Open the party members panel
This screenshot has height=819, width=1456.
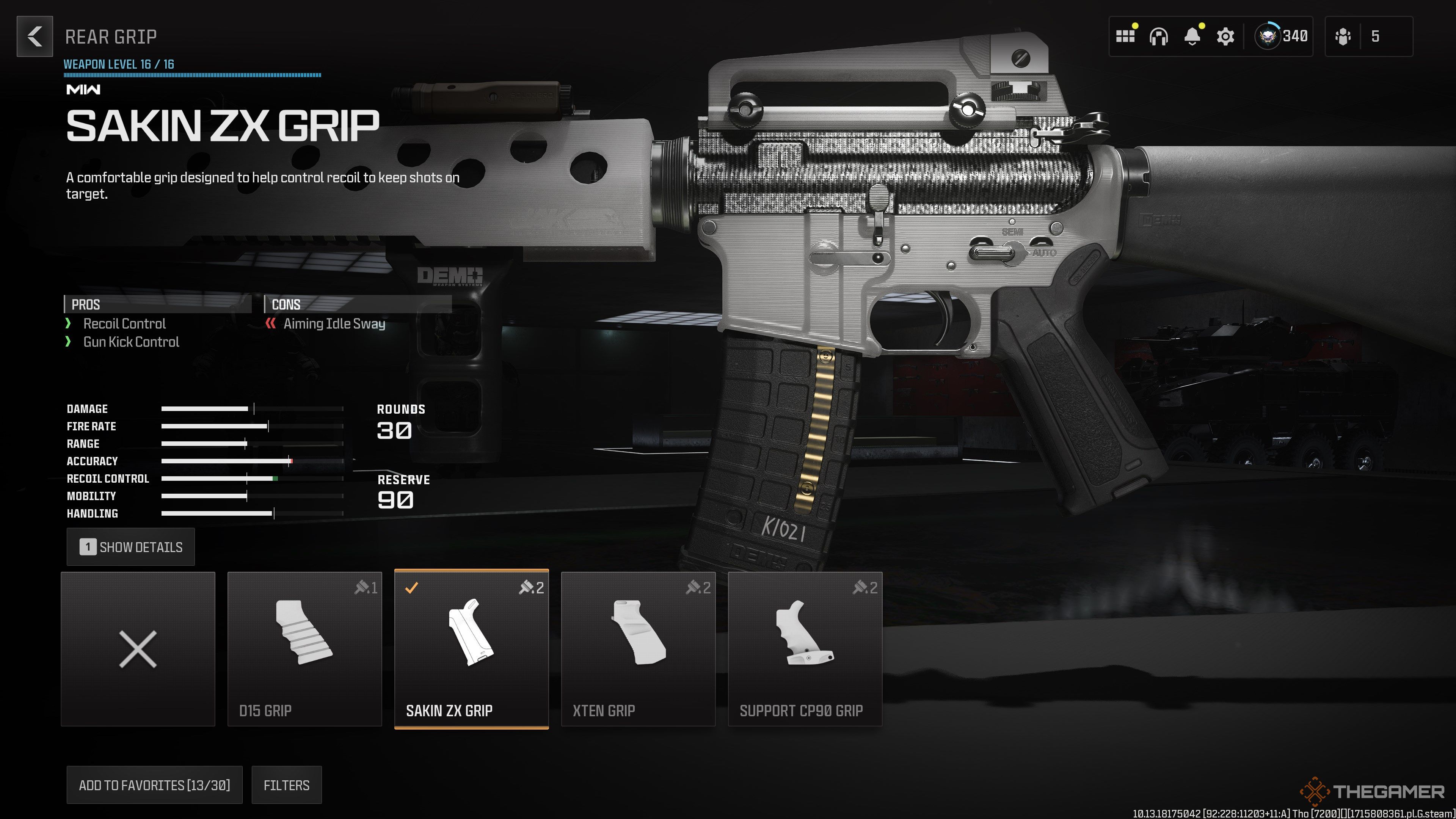(x=1368, y=37)
